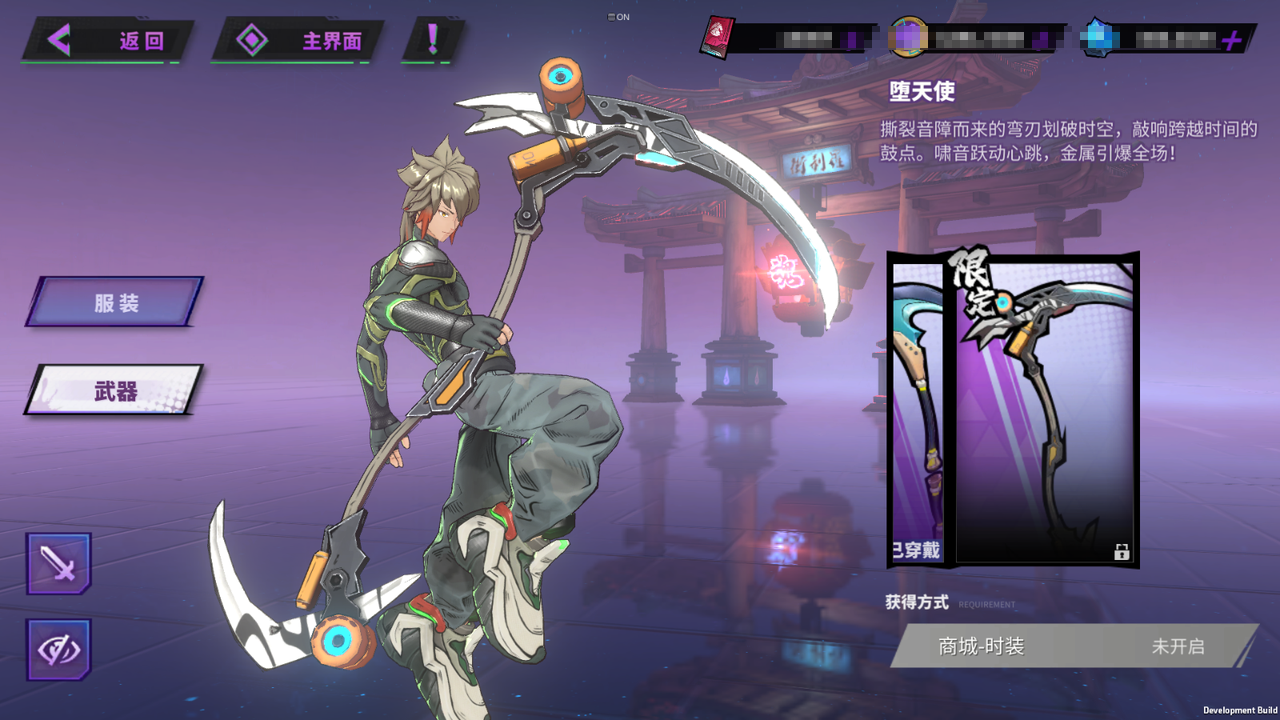The width and height of the screenshot is (1280, 720).
Task: Select the 武器 weapon tab
Action: click(116, 391)
